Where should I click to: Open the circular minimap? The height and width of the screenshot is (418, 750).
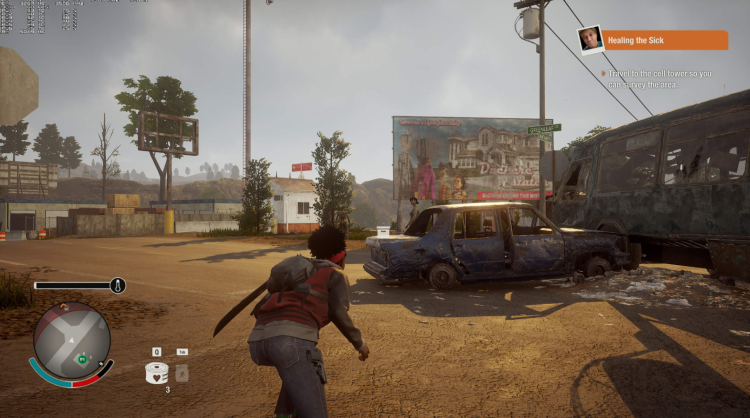(71, 342)
